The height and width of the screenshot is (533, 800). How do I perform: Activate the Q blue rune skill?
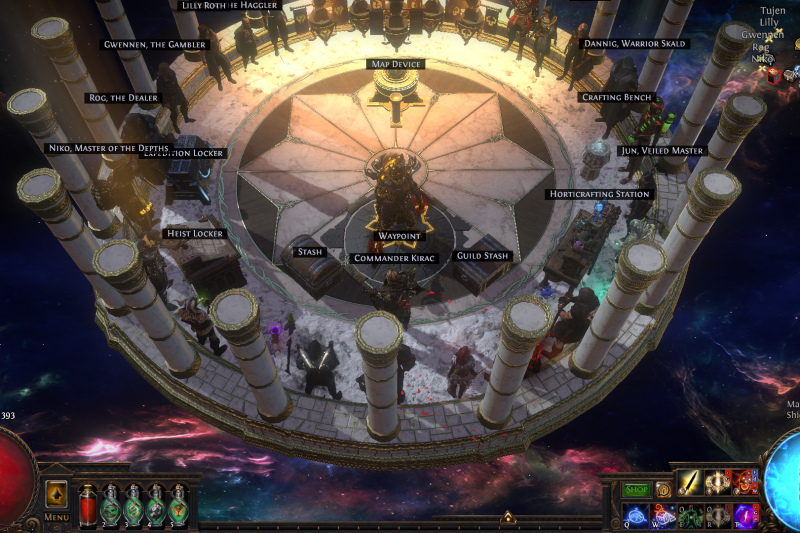pos(634,514)
